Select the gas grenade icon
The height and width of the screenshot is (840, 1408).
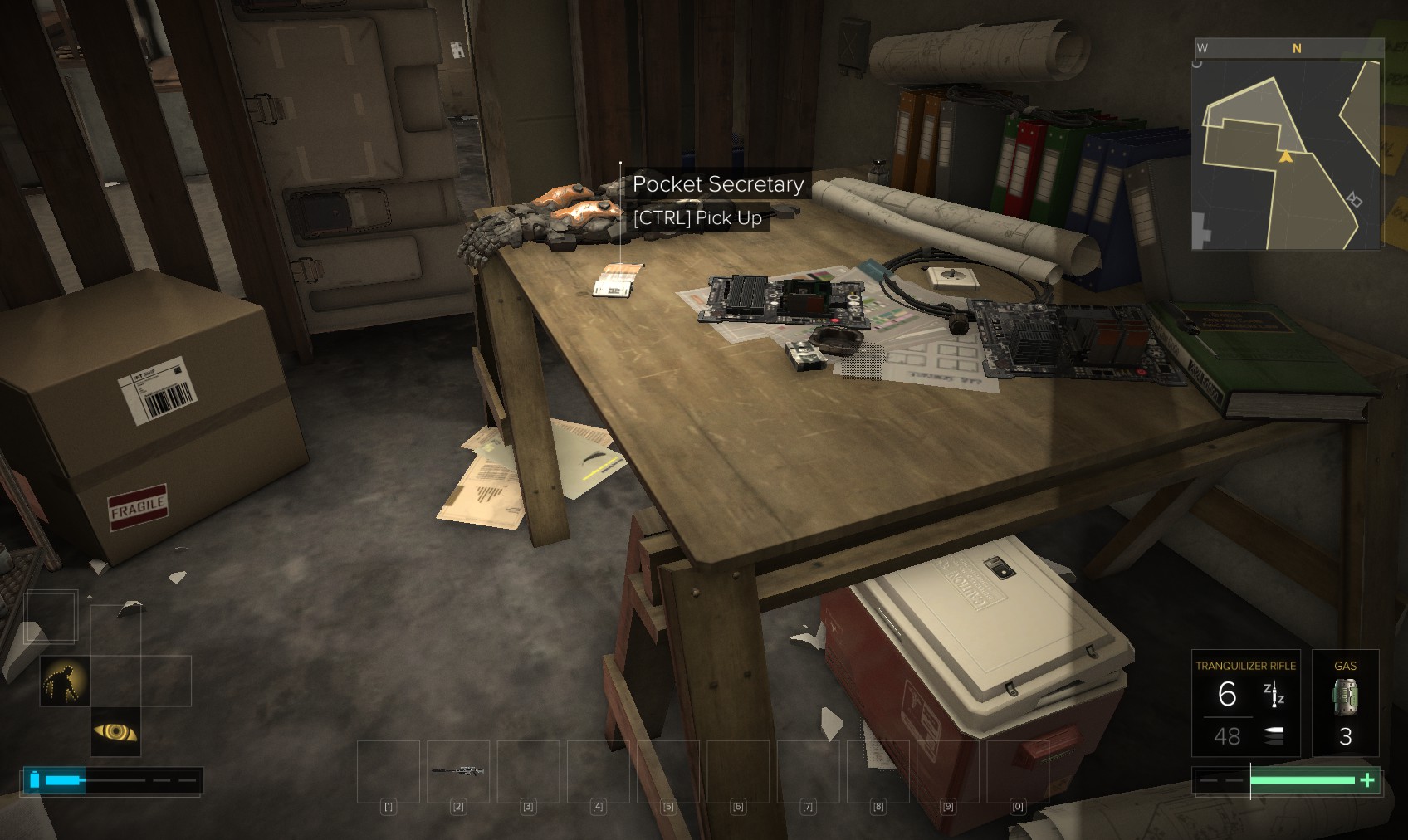point(1345,696)
